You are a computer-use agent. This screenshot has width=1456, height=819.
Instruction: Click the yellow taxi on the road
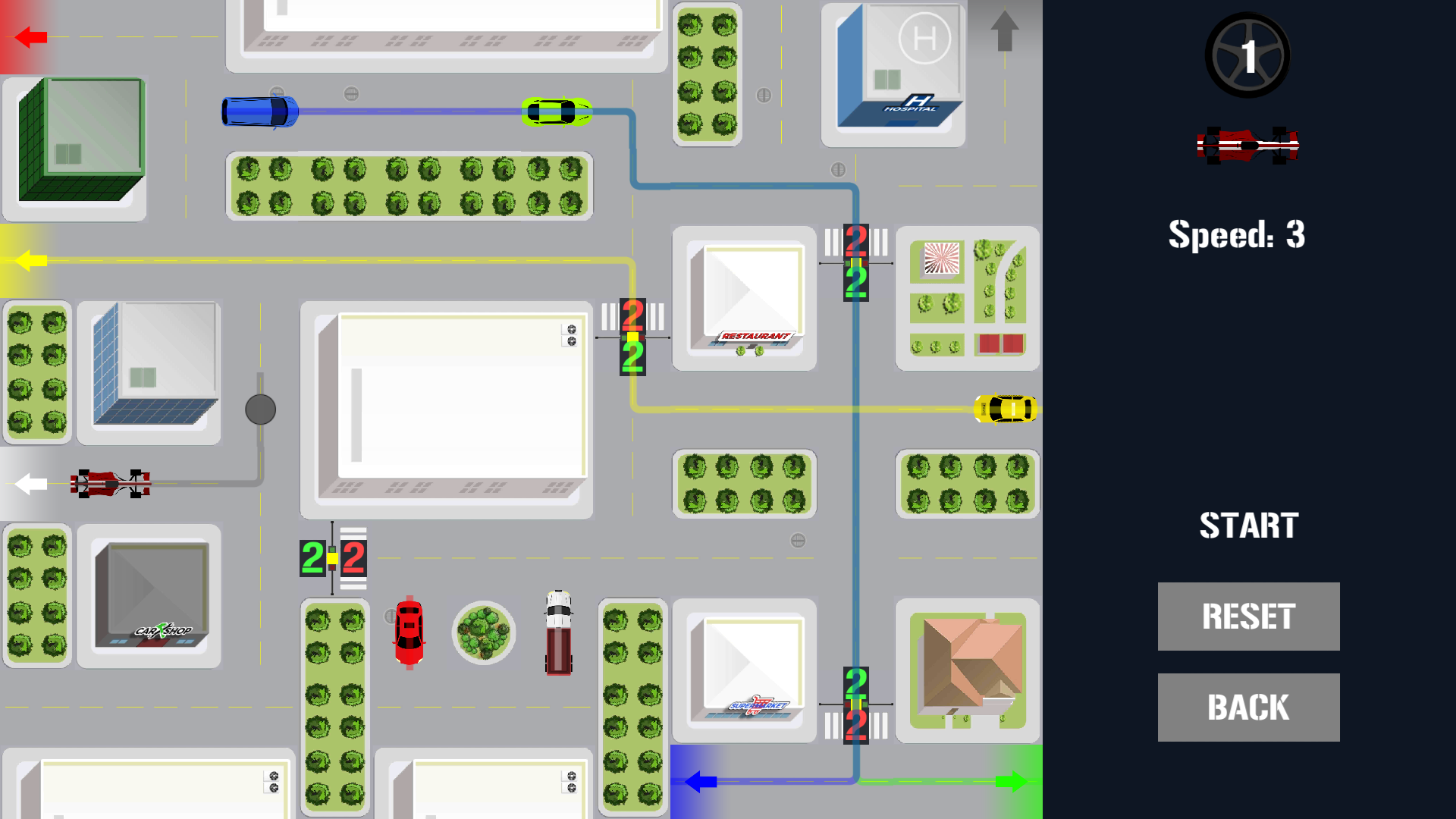[x=1006, y=410]
